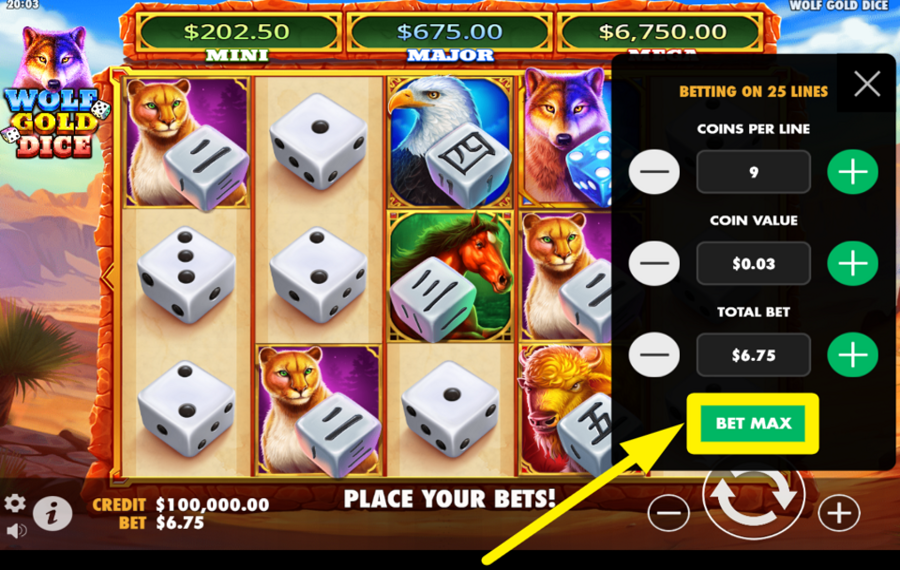The height and width of the screenshot is (570, 900).
Task: Open settings with the gear icon
Action: pos(15,503)
